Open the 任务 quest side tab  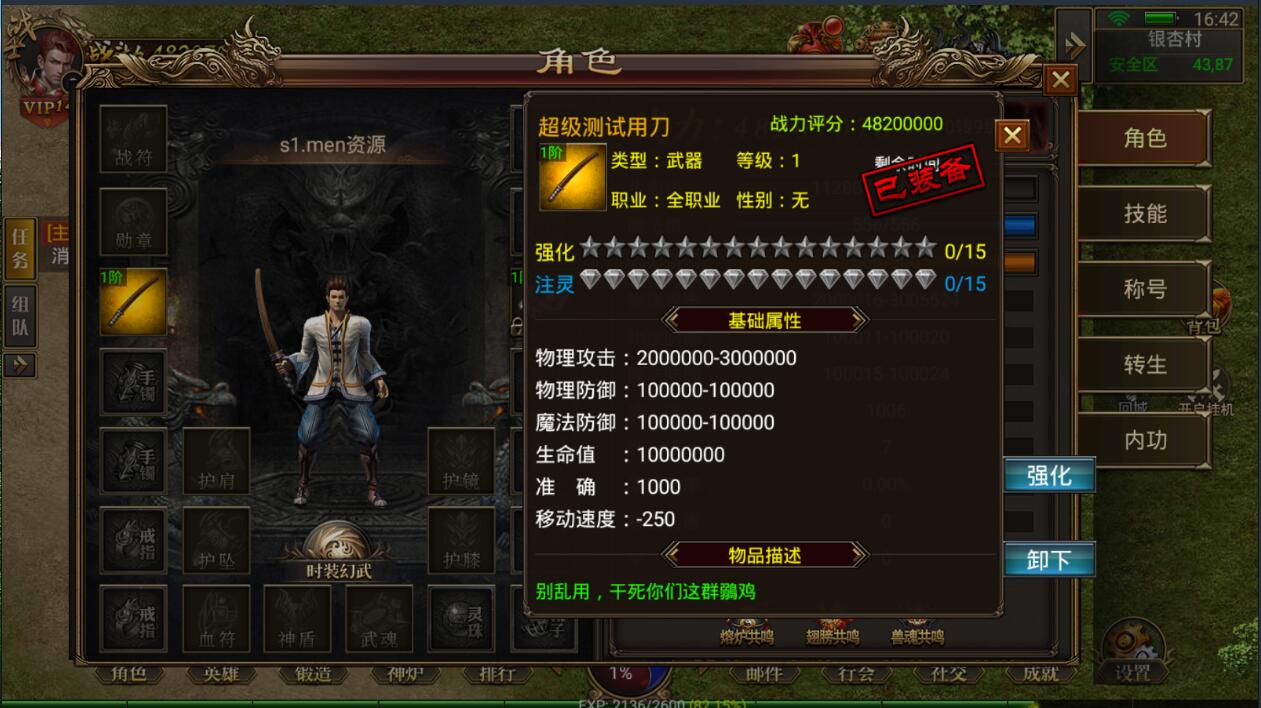click(x=20, y=249)
